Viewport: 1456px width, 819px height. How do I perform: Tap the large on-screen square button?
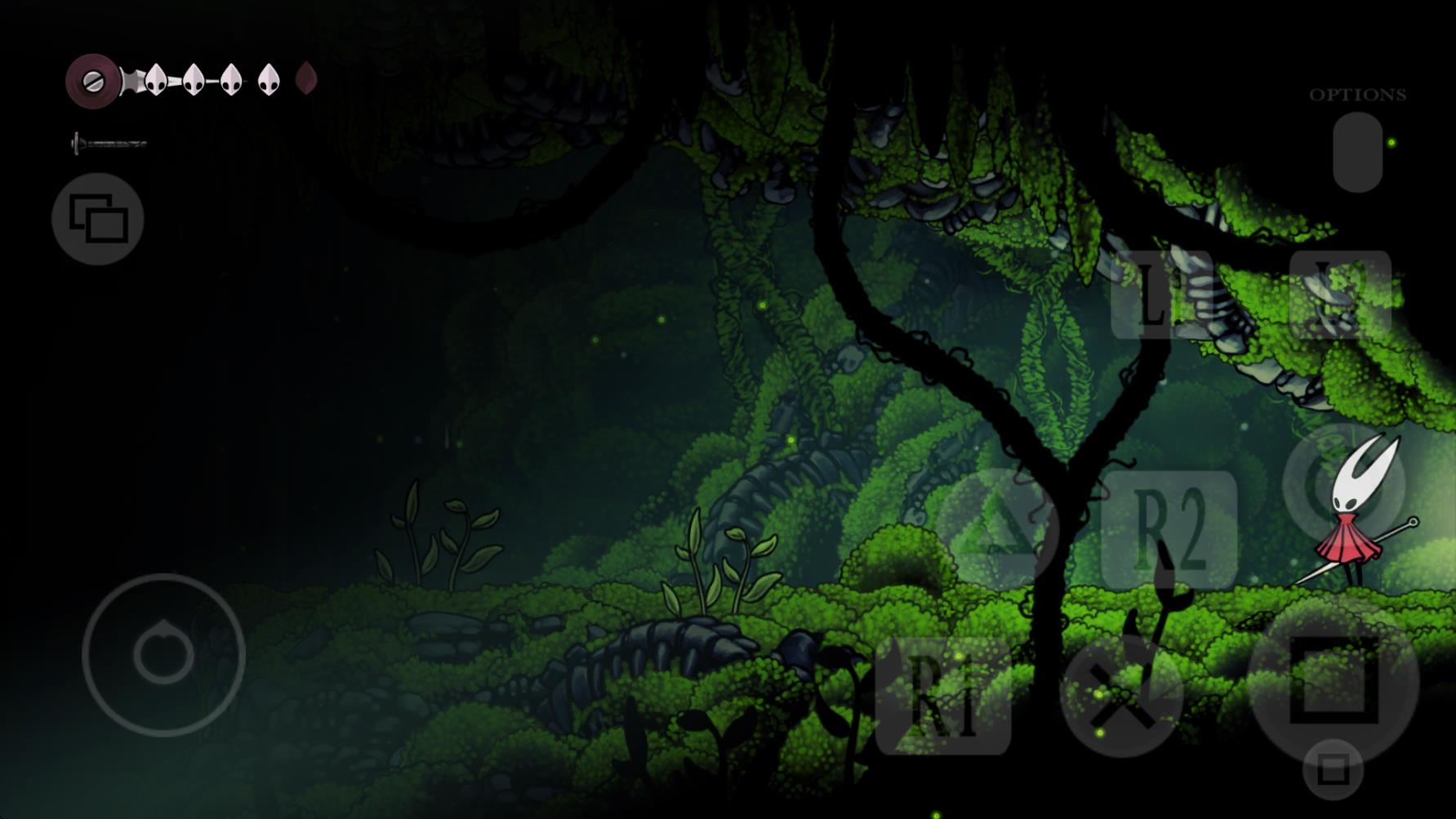tap(1333, 680)
